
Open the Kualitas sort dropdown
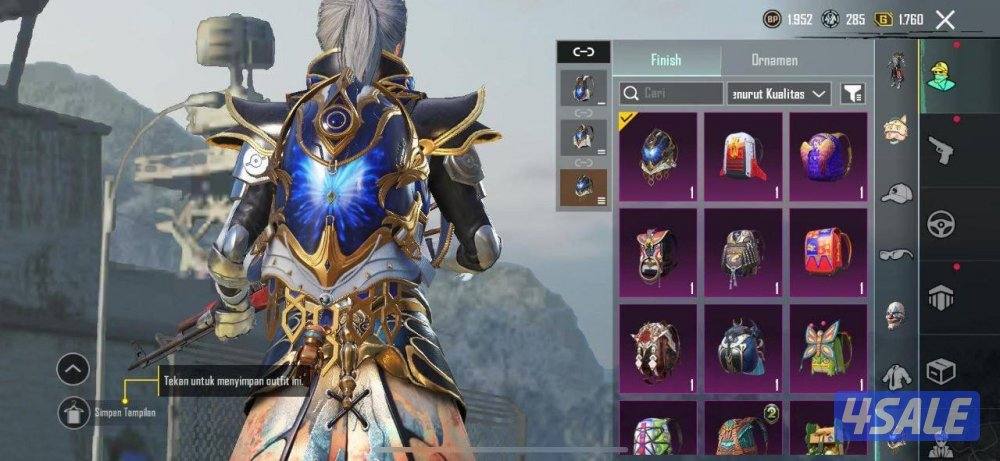779,94
